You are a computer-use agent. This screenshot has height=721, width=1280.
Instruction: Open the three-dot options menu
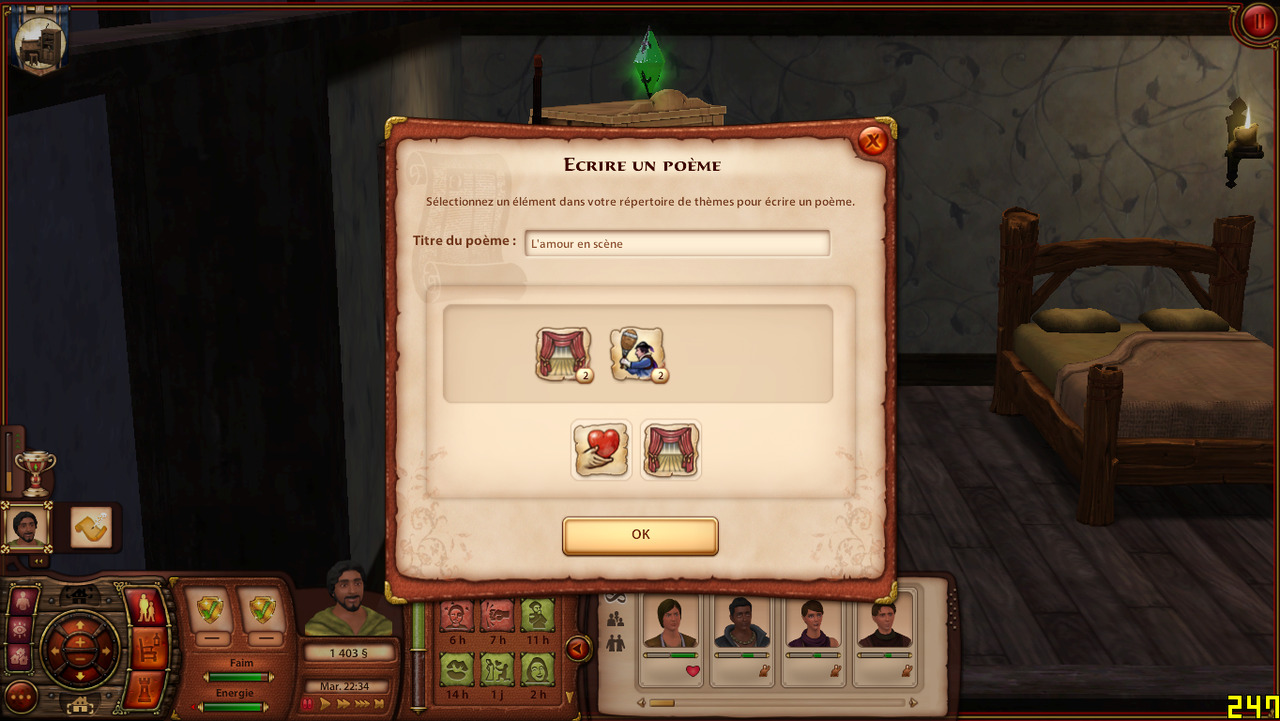(21, 697)
